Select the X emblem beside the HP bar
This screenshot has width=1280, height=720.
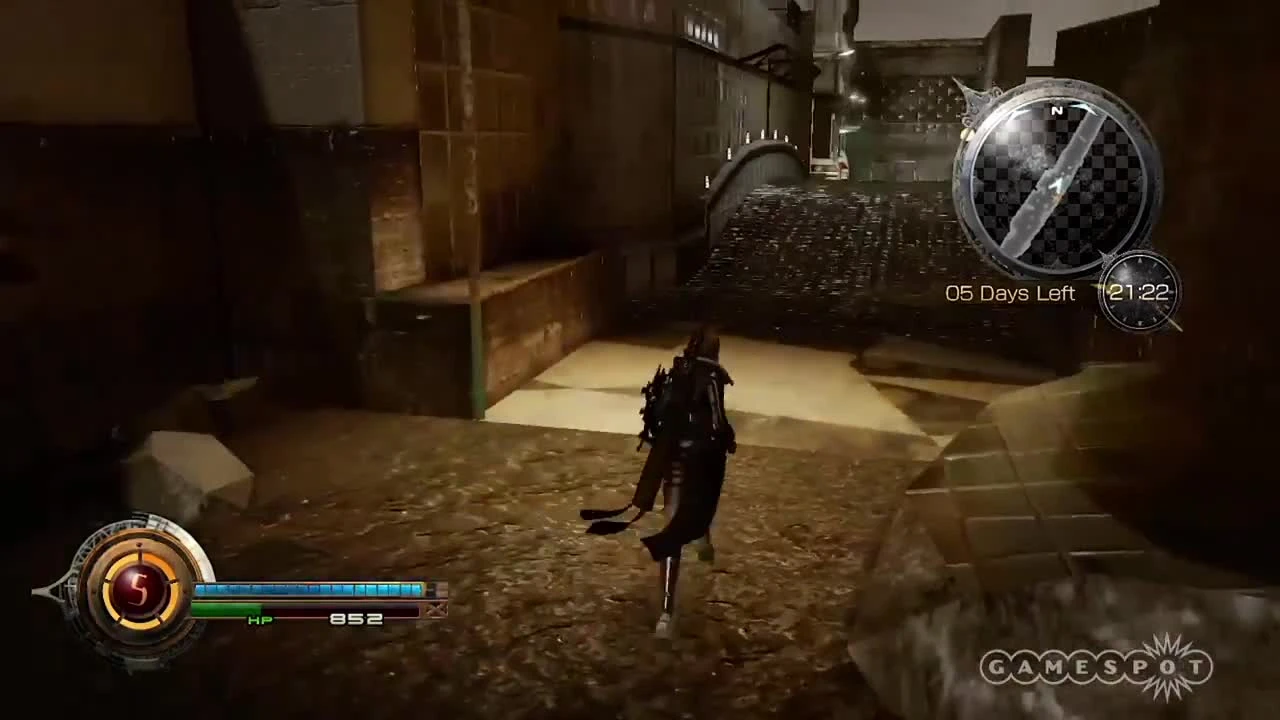click(x=437, y=609)
